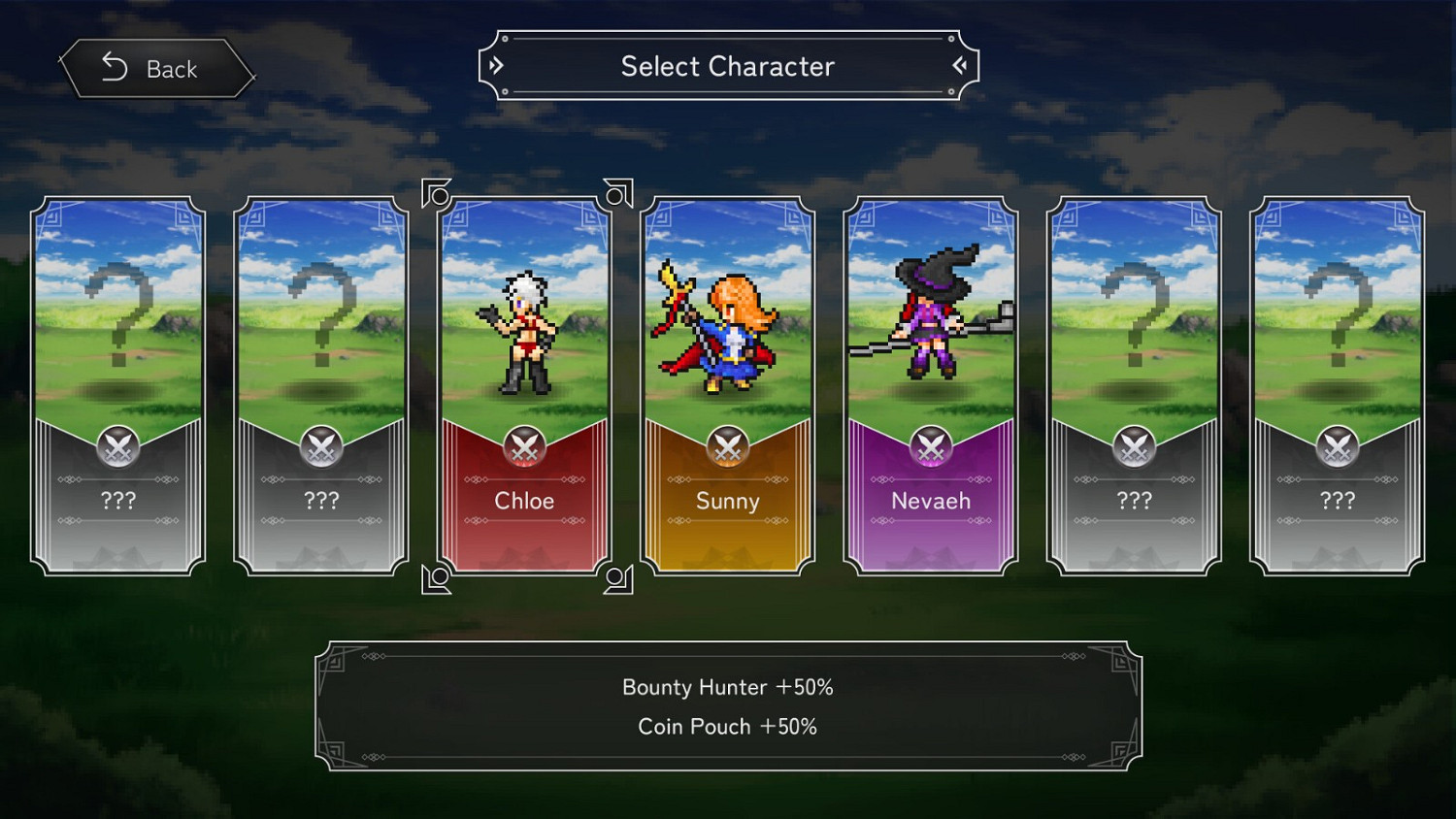Click the Coin Pouch +50% text
1456x819 pixels.
click(727, 726)
